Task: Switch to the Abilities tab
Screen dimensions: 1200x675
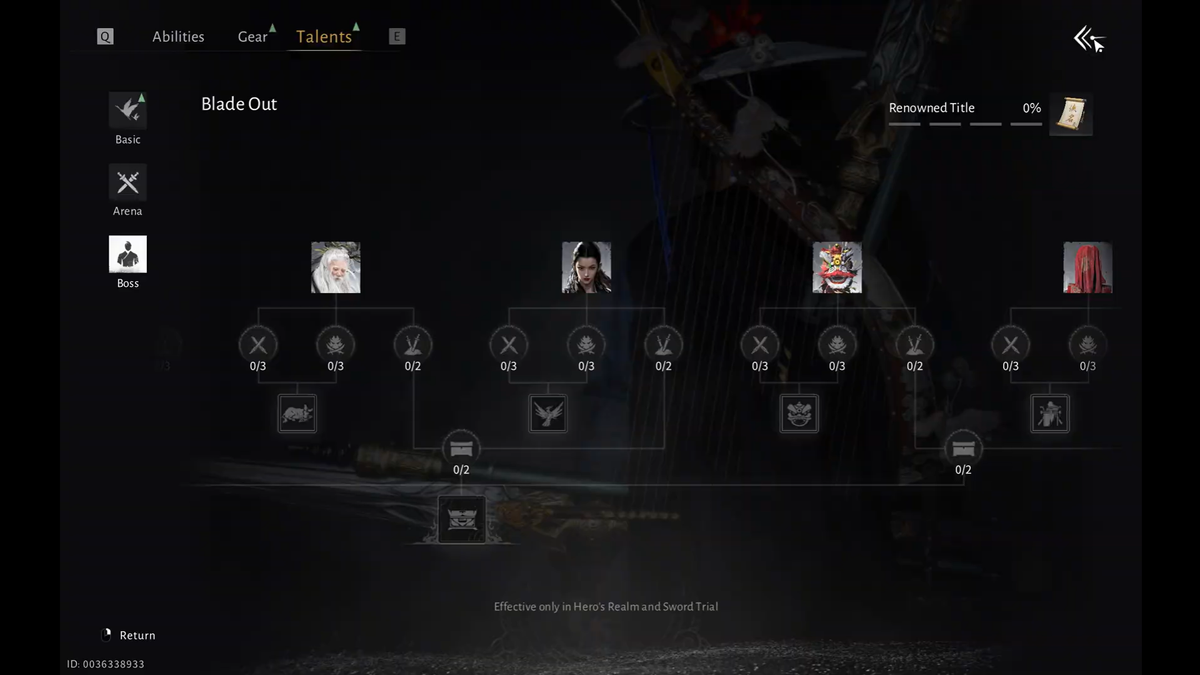Action: tap(178, 37)
